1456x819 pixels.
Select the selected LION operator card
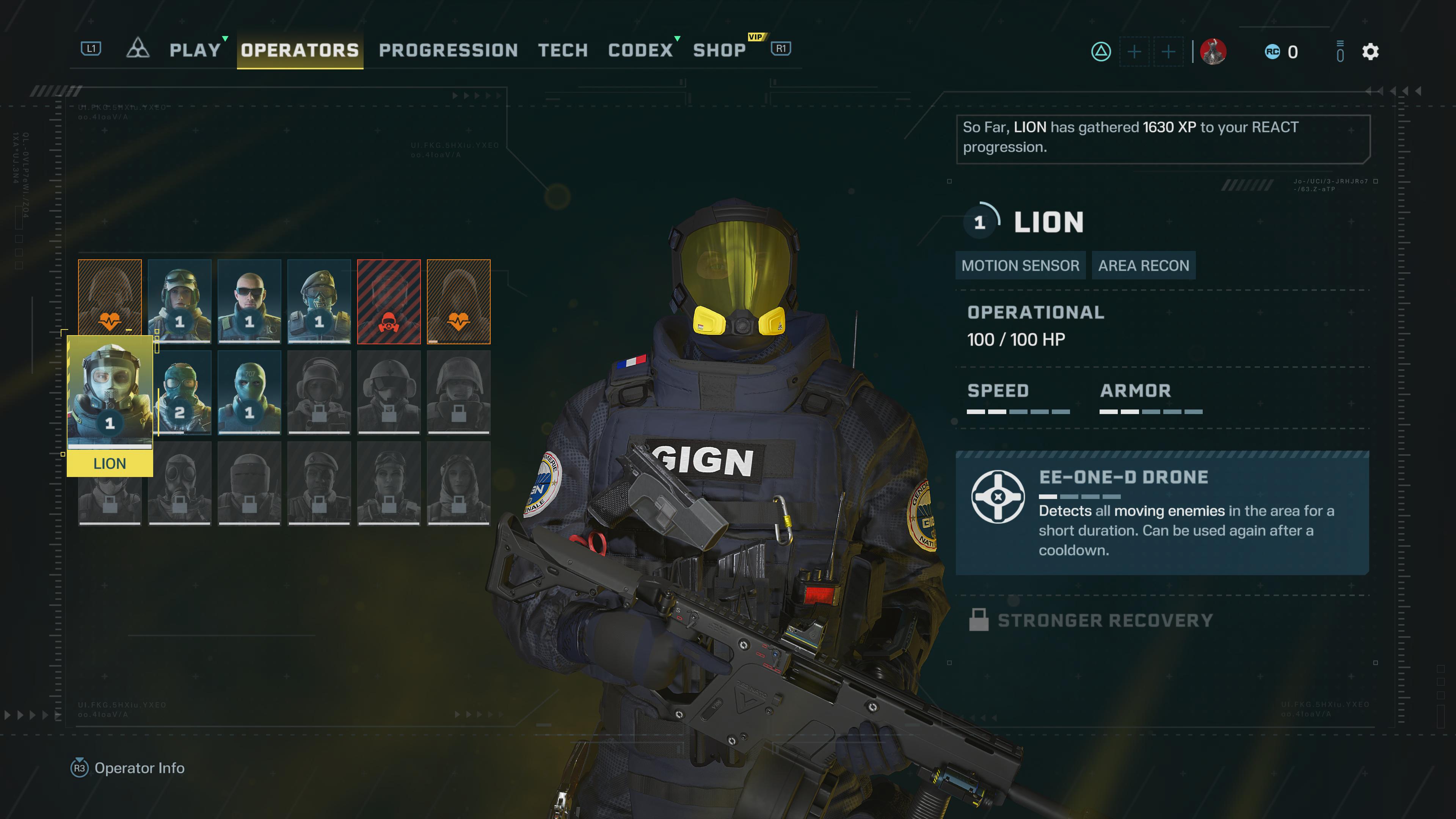110,404
